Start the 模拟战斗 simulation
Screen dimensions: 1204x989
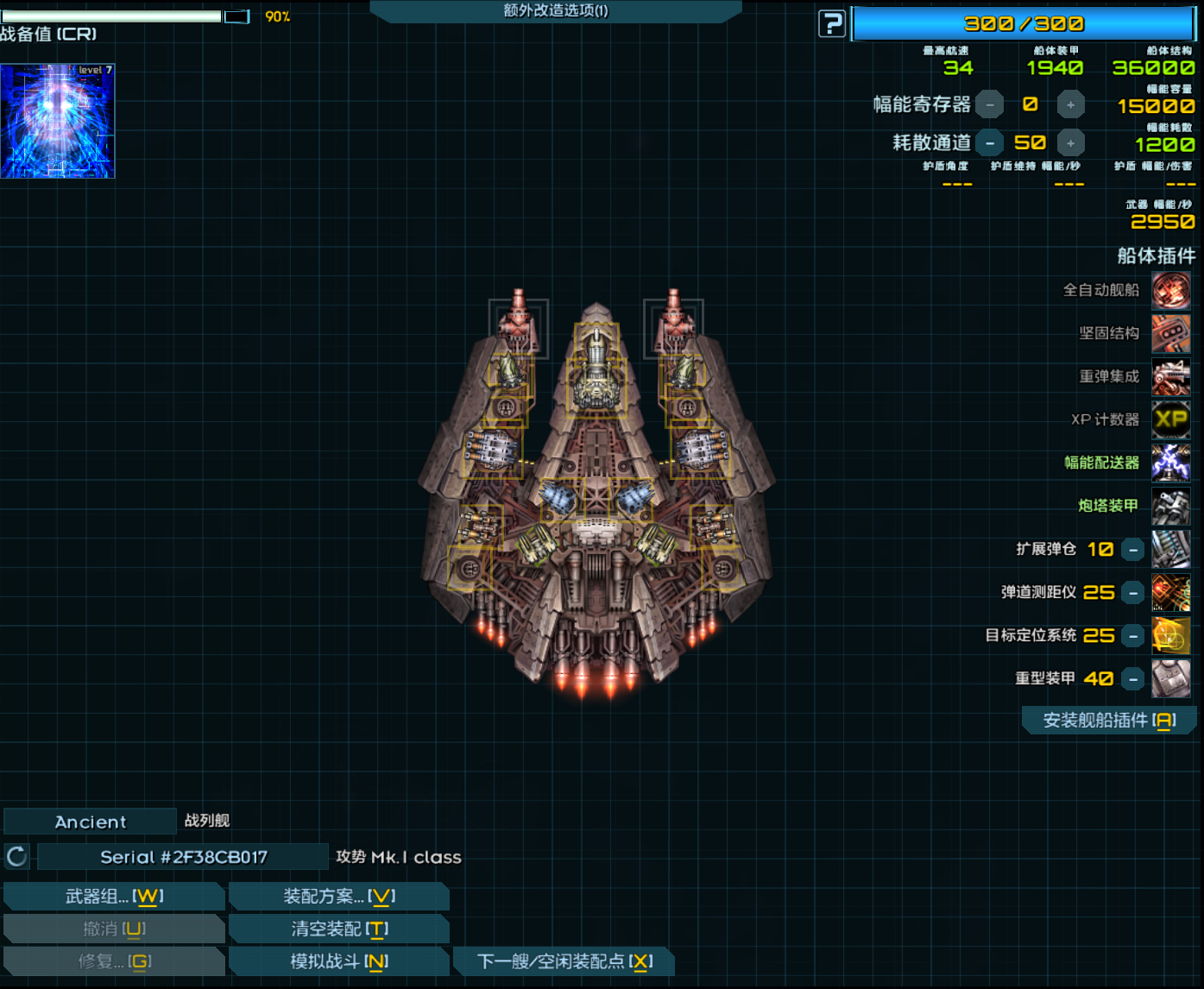pyautogui.click(x=339, y=961)
